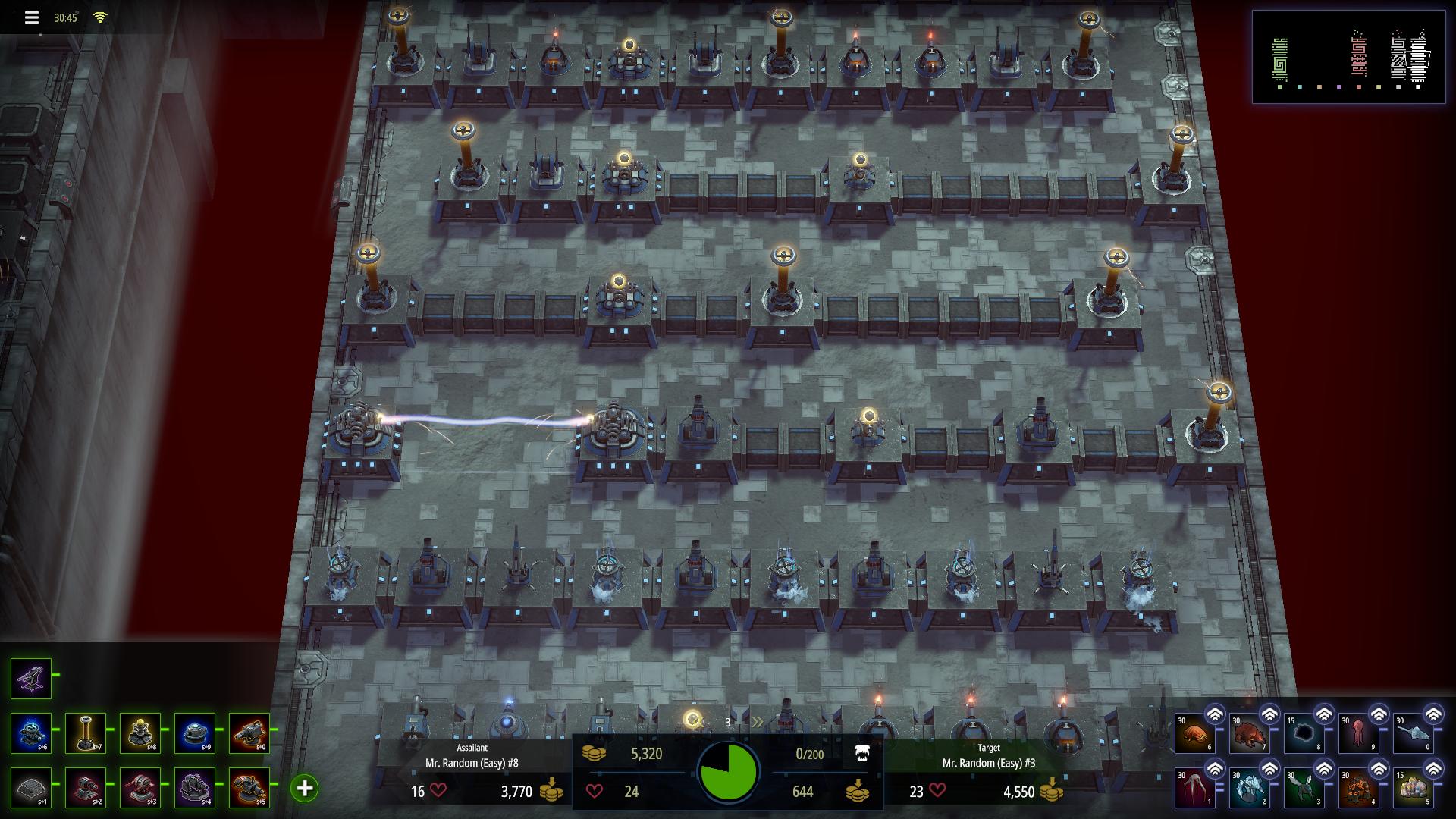The image size is (1456, 819).
Task: Choose the tall tesla coil tower
Action: click(86, 733)
